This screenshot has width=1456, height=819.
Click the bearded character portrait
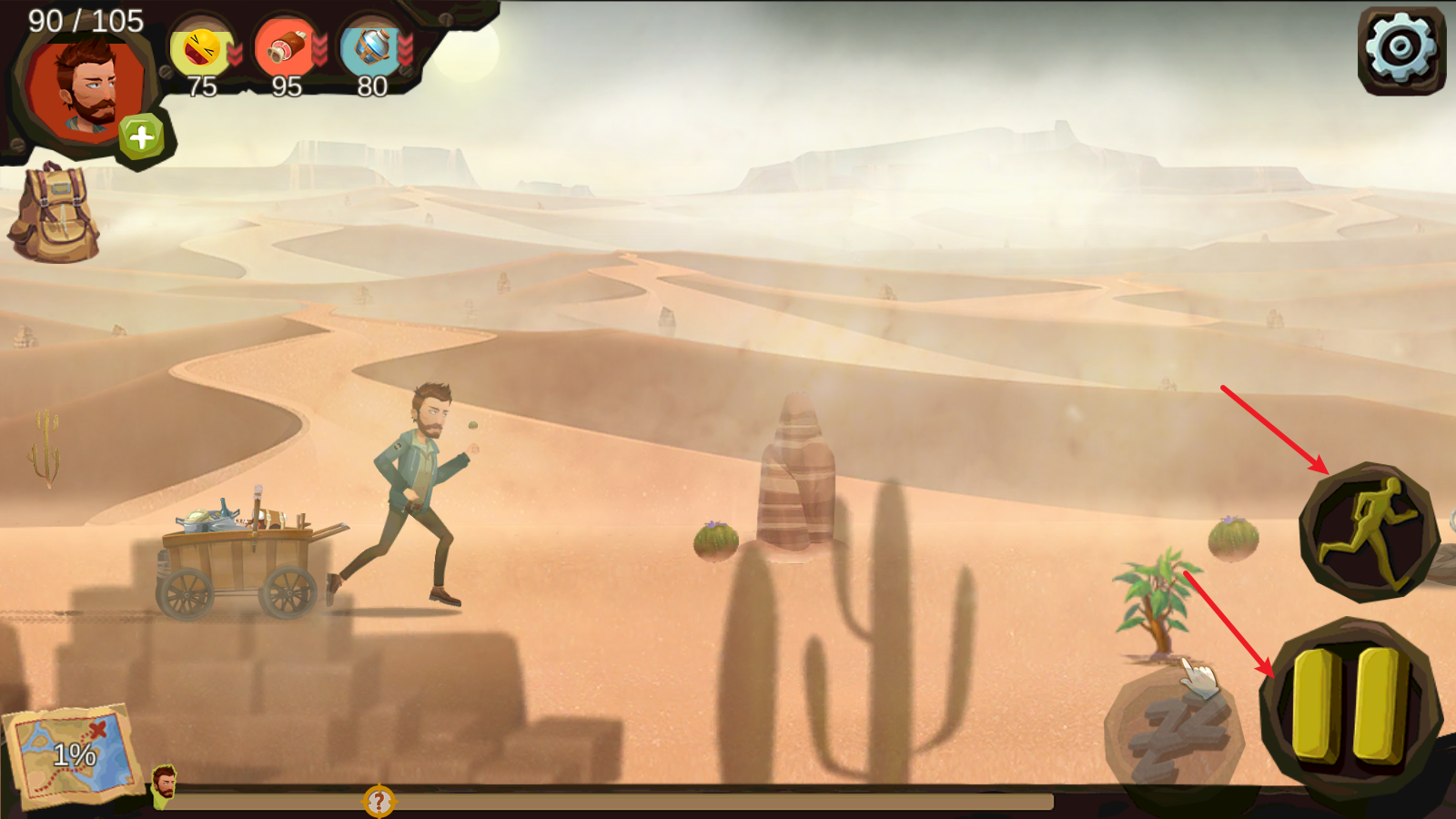click(86, 88)
